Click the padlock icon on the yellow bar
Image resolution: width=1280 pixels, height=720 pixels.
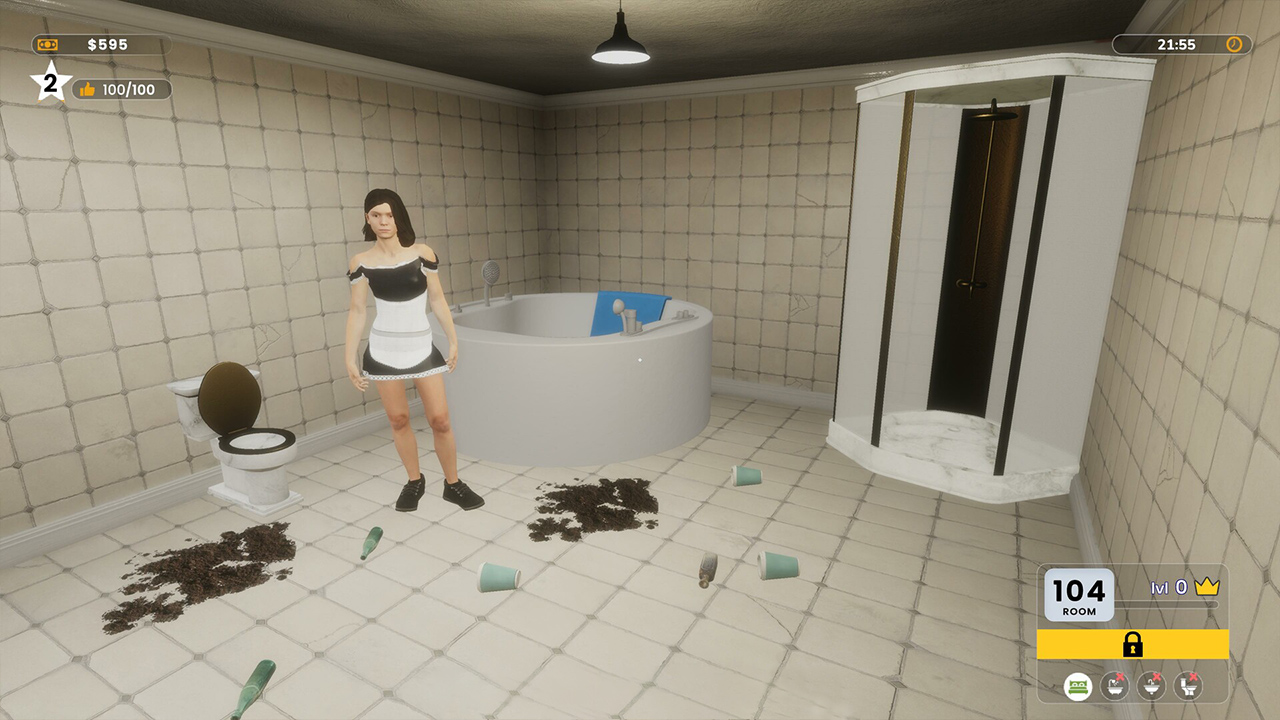(1133, 644)
